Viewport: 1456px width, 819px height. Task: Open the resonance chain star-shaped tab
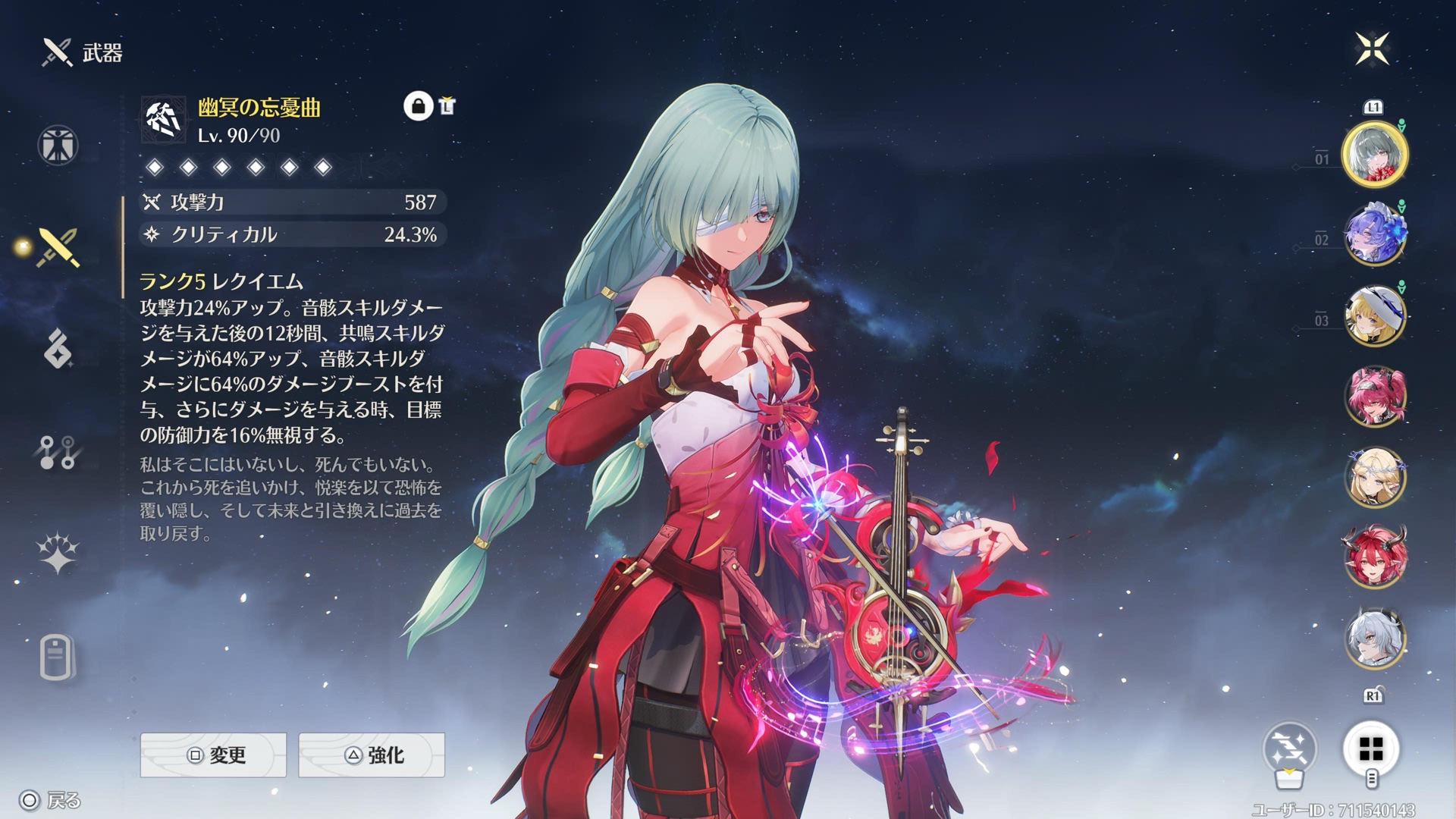(x=58, y=553)
